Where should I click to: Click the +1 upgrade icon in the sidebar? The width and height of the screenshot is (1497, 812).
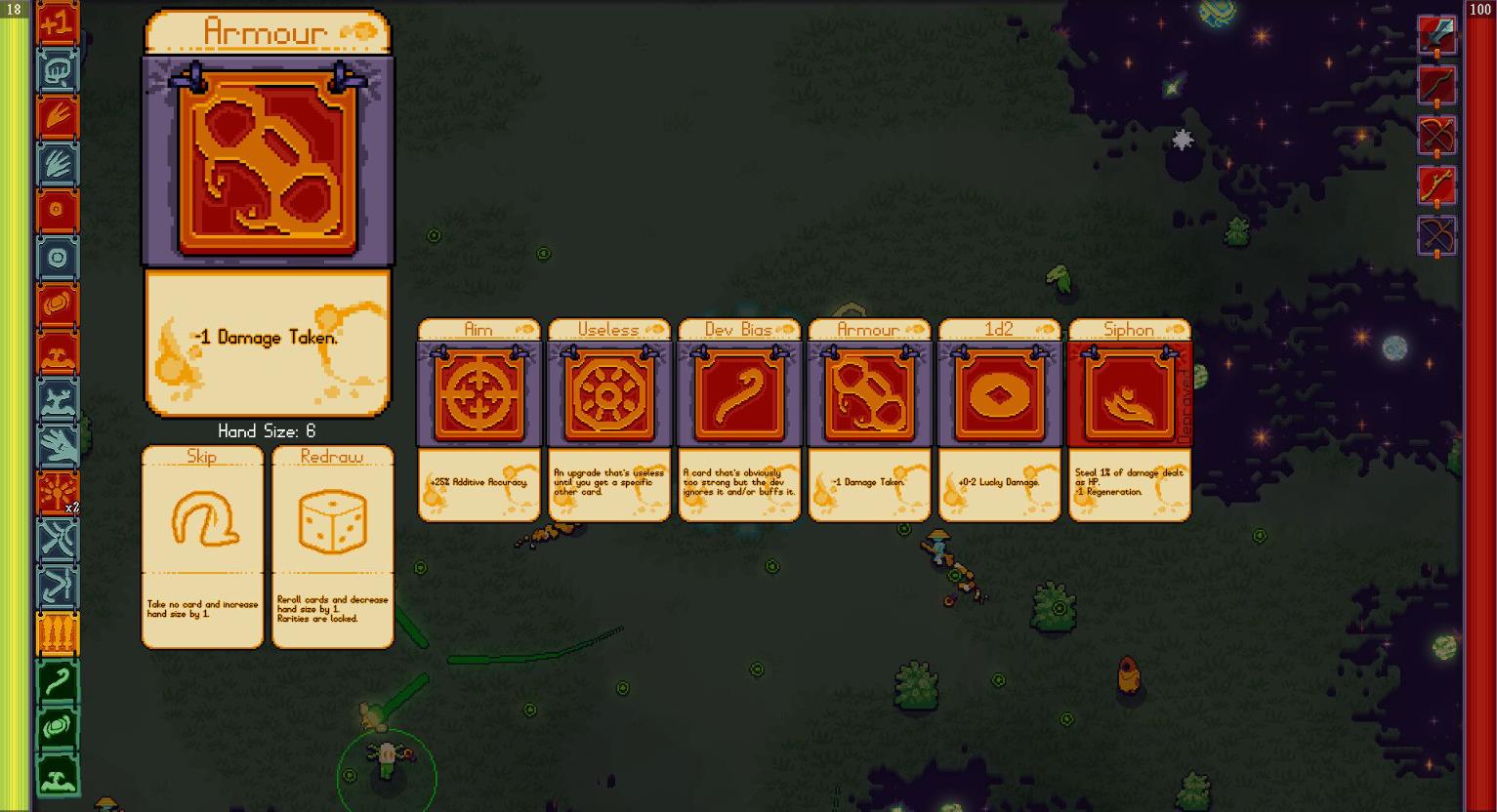click(x=57, y=23)
